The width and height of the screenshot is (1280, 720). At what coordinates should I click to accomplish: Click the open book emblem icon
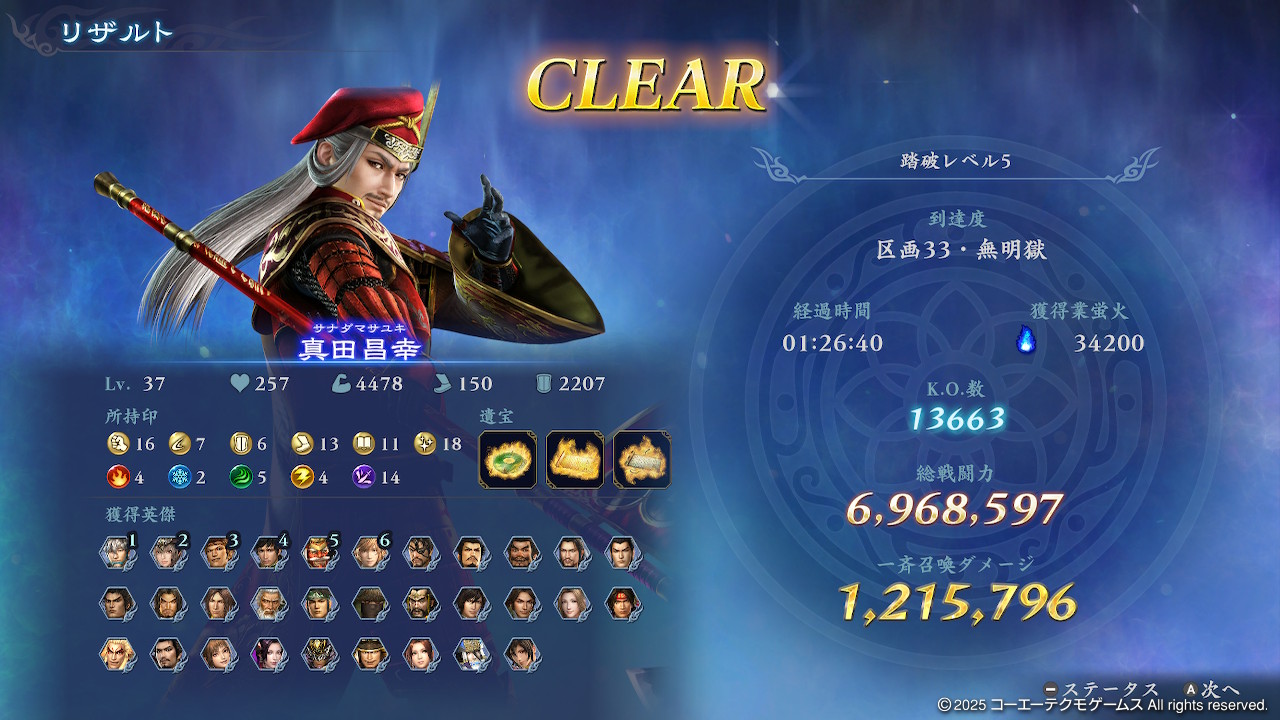point(364,444)
